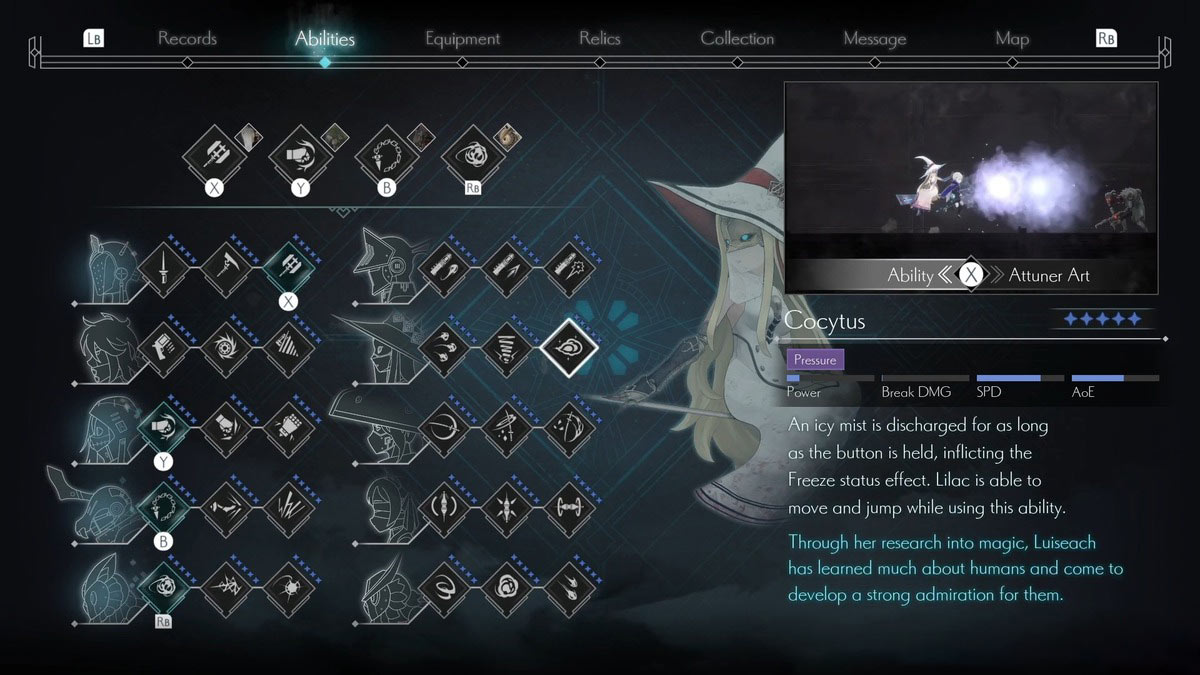This screenshot has height=675, width=1200.
Task: Switch to the Records tab
Action: (x=187, y=39)
